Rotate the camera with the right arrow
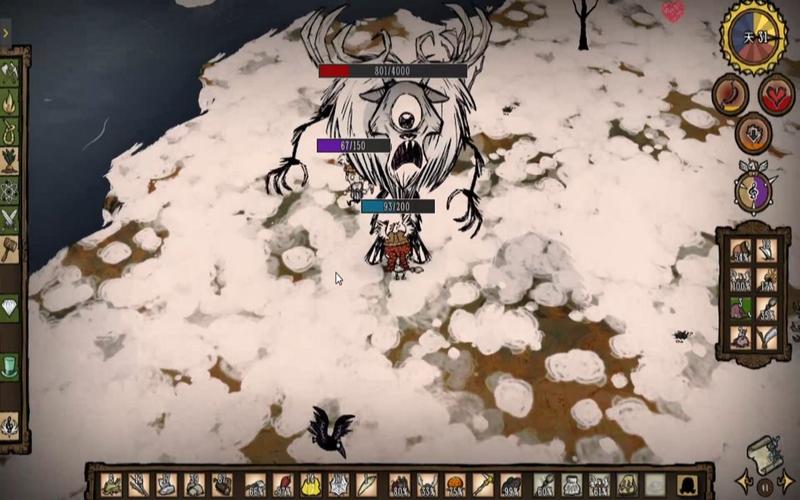800x500 pixels. [x=787, y=482]
